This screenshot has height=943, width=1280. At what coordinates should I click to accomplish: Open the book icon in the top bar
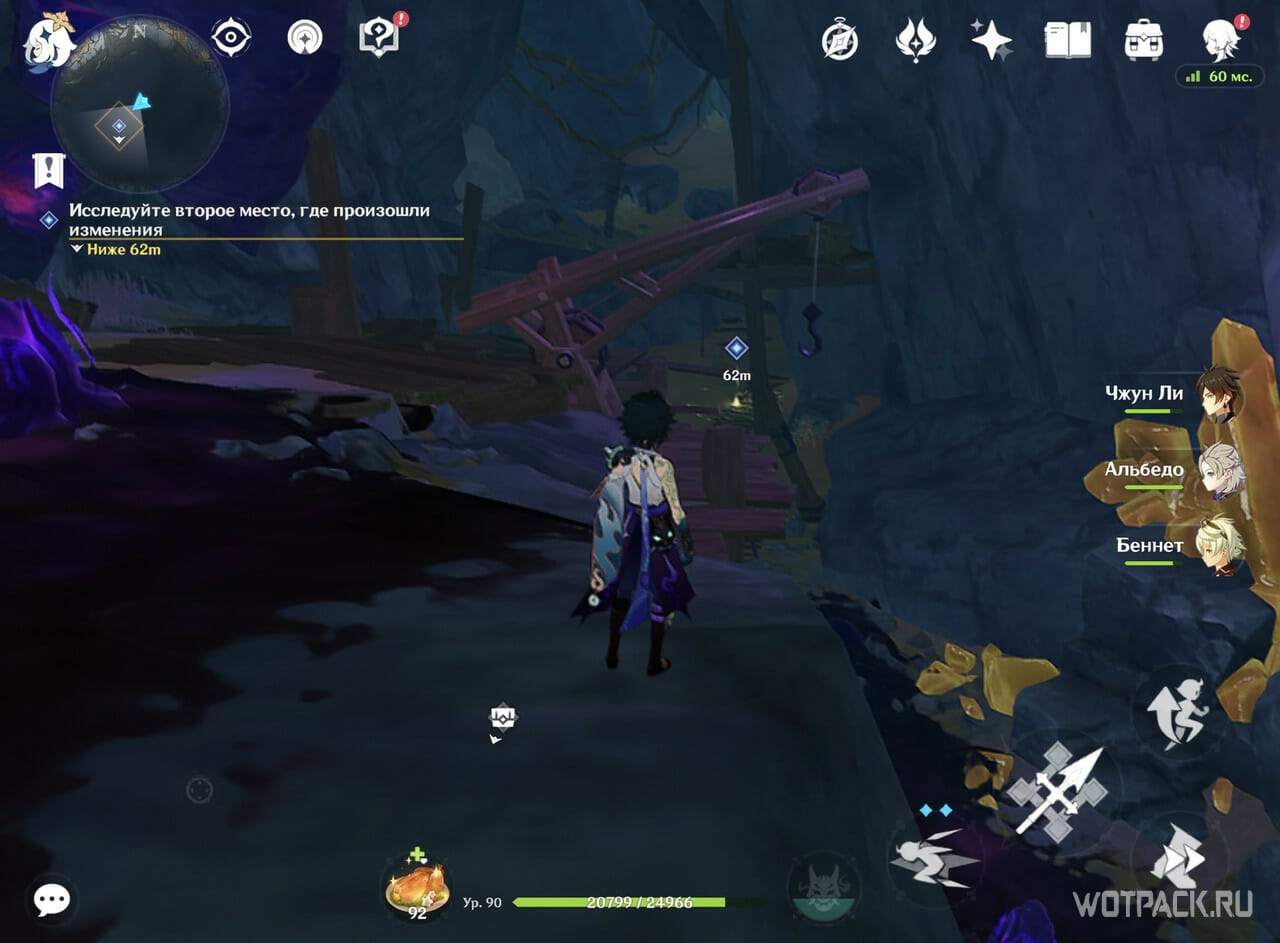click(1067, 41)
